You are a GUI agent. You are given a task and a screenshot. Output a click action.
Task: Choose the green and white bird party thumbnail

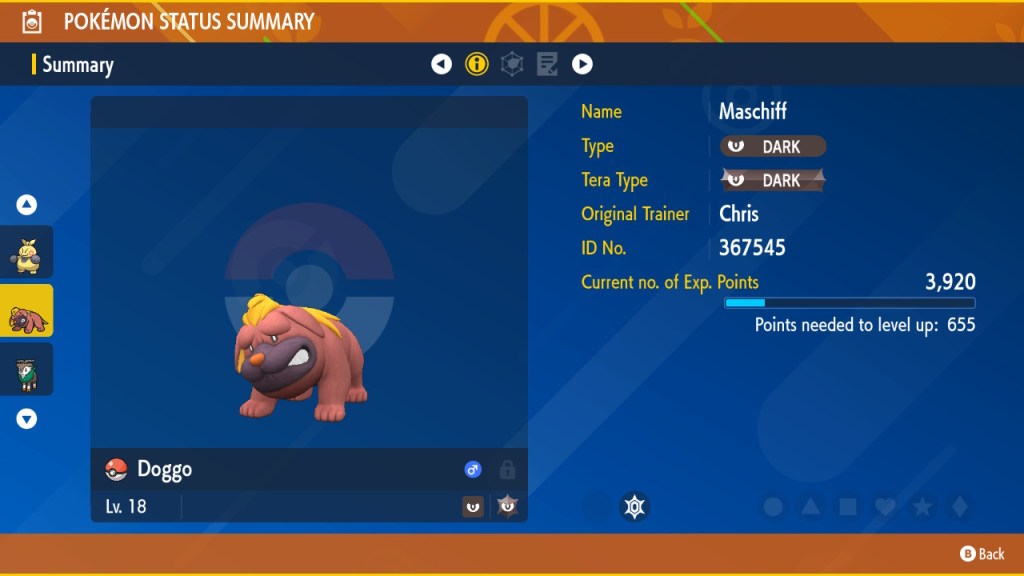click(26, 369)
